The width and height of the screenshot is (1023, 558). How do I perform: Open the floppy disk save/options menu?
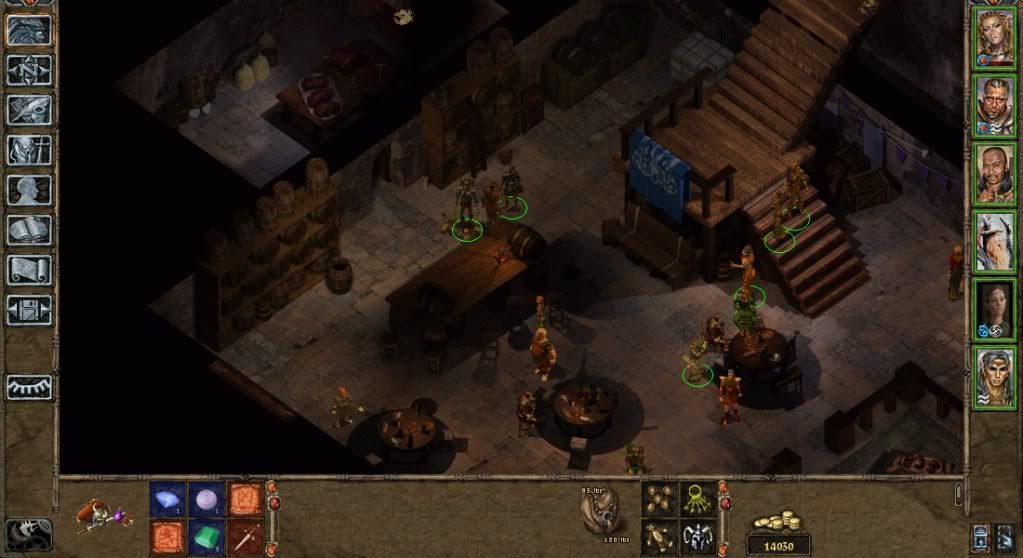pyautogui.click(x=29, y=309)
